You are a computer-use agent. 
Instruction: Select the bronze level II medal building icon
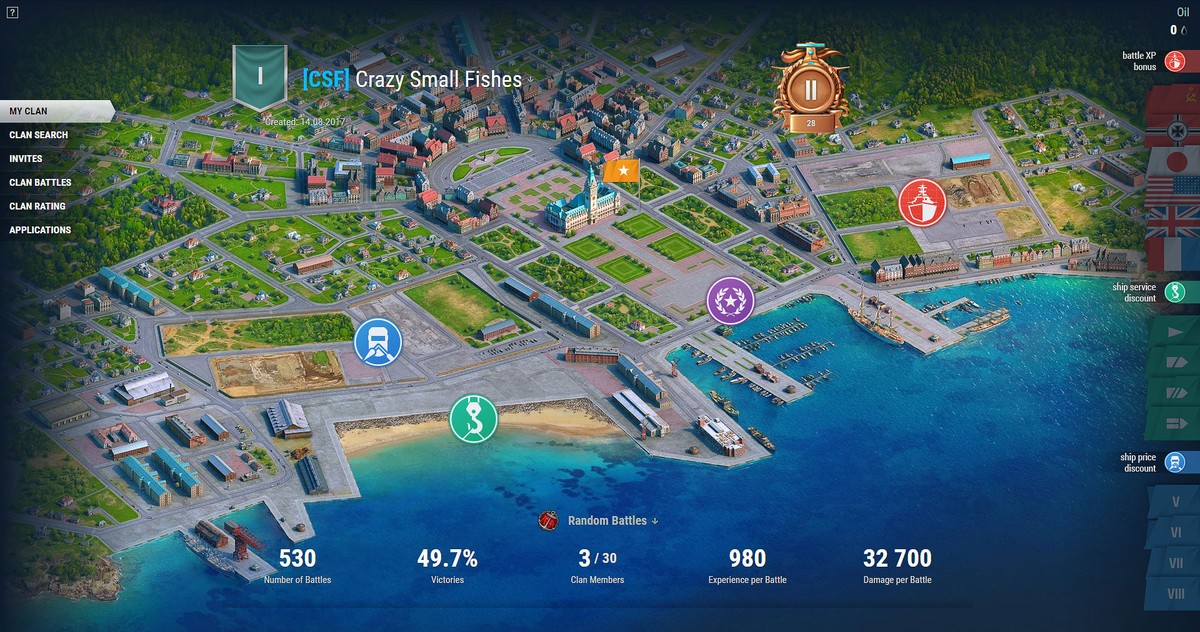(x=811, y=90)
